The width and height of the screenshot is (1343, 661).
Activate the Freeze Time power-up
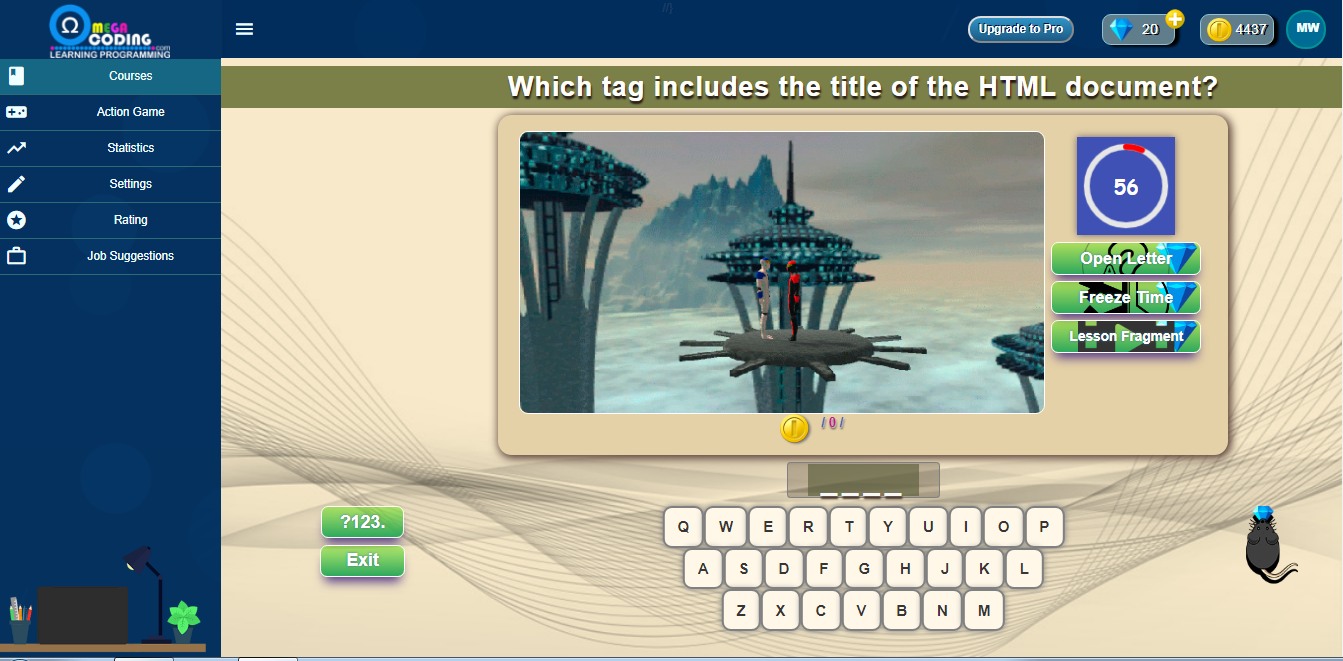1125,297
